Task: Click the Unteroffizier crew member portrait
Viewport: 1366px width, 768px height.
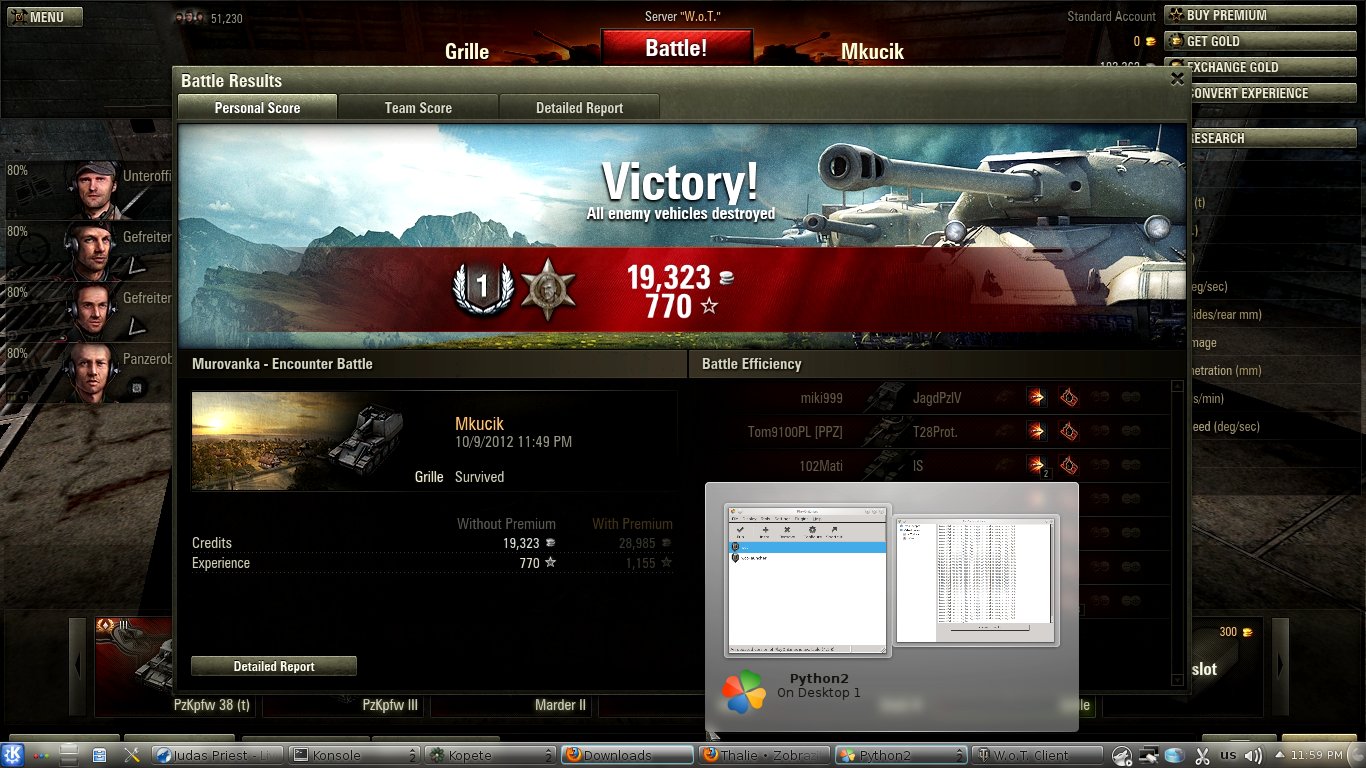Action: [92, 188]
